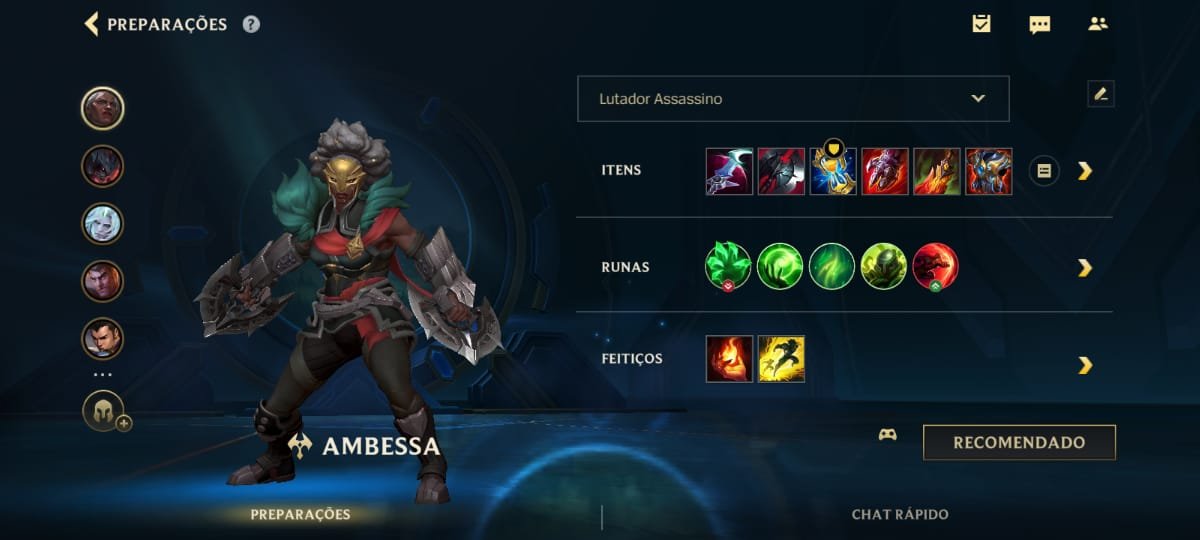Open the Runas section arrow

tap(1085, 268)
